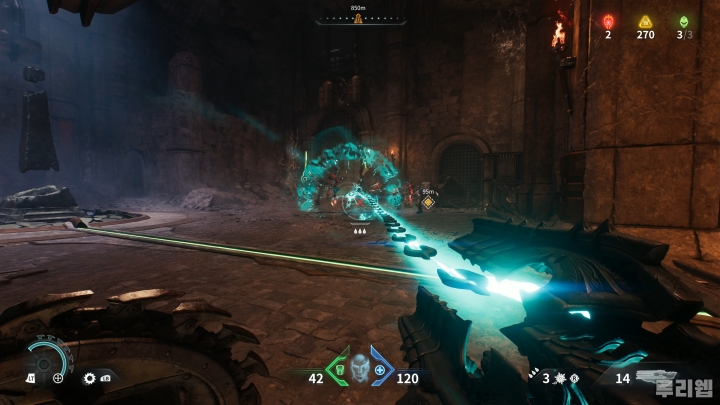Screen dimensions: 720x405
Task: Select the yellow gold currency icon
Action: point(646,21)
